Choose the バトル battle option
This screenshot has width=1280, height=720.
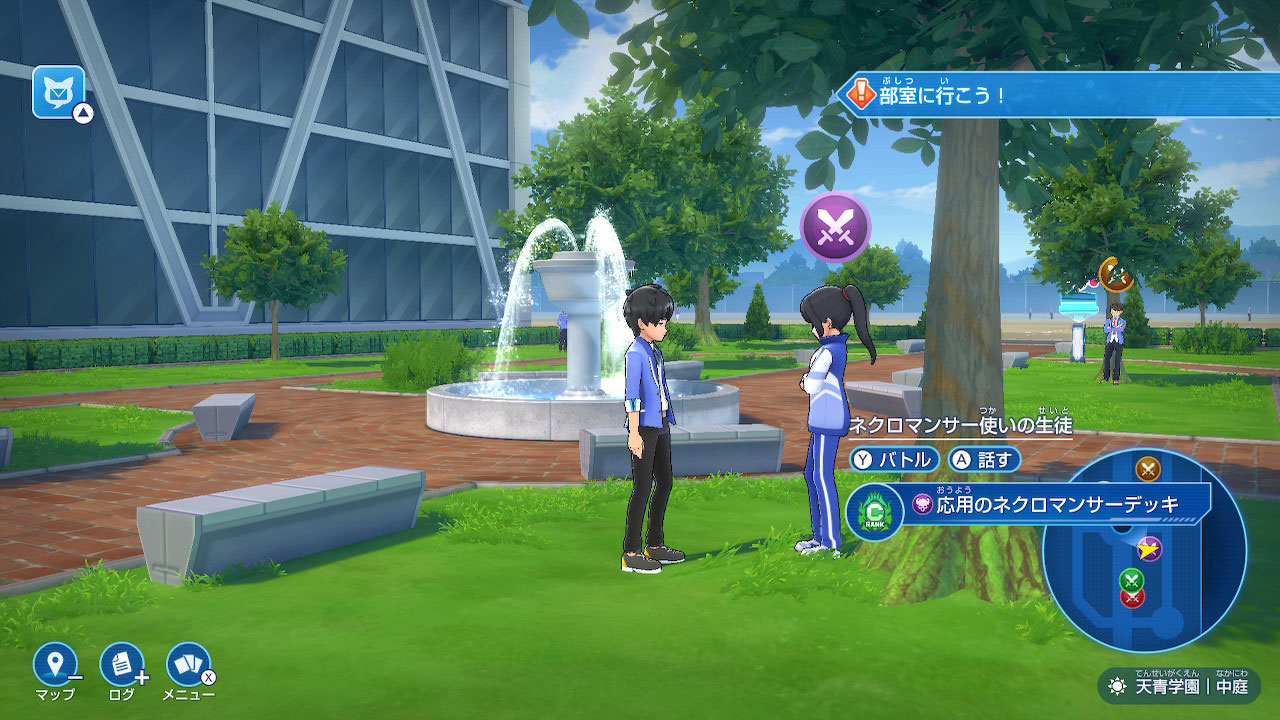[895, 459]
